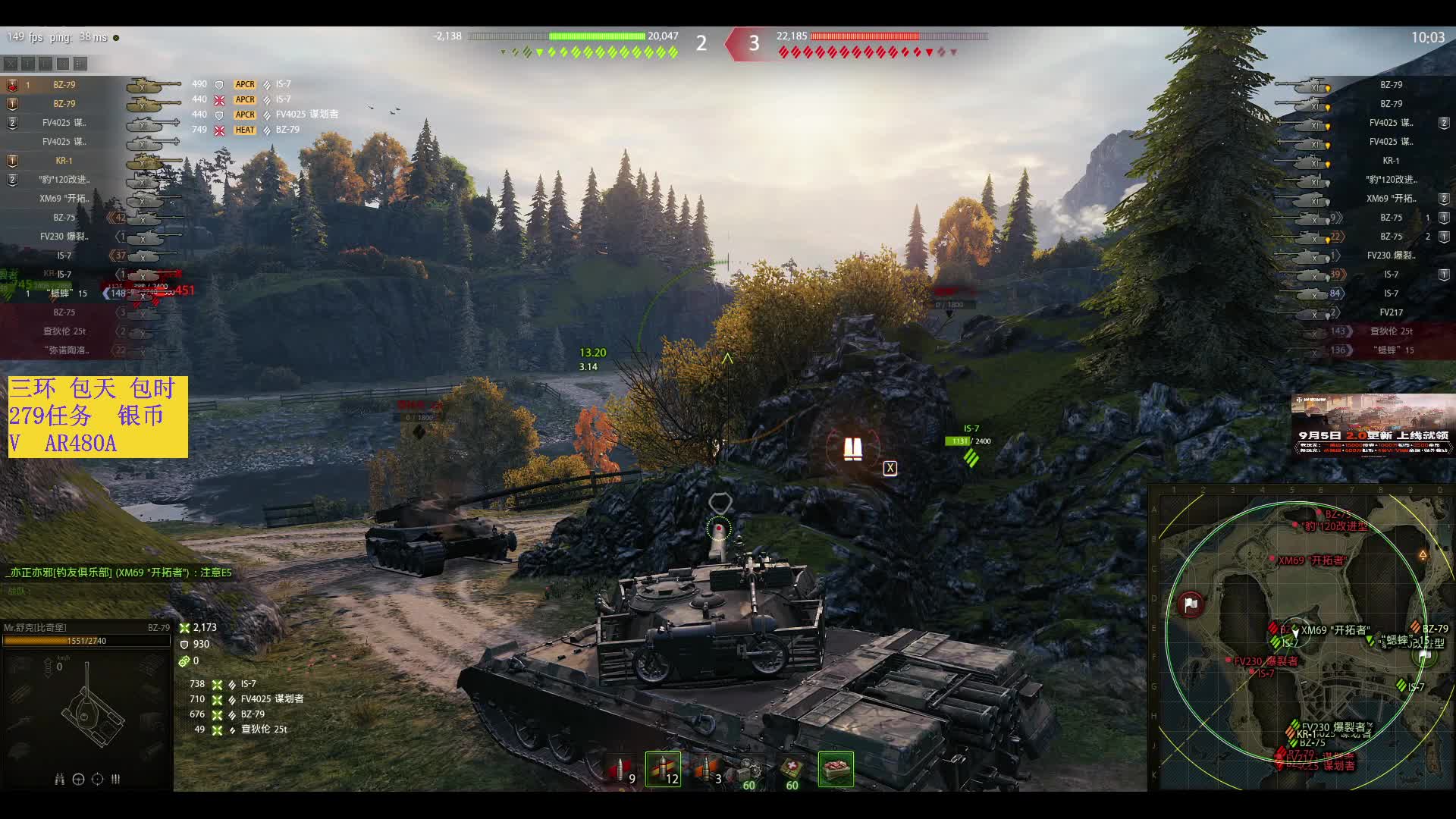The height and width of the screenshot is (819, 1456).
Task: Use the first aid kit consumable
Action: 792,770
